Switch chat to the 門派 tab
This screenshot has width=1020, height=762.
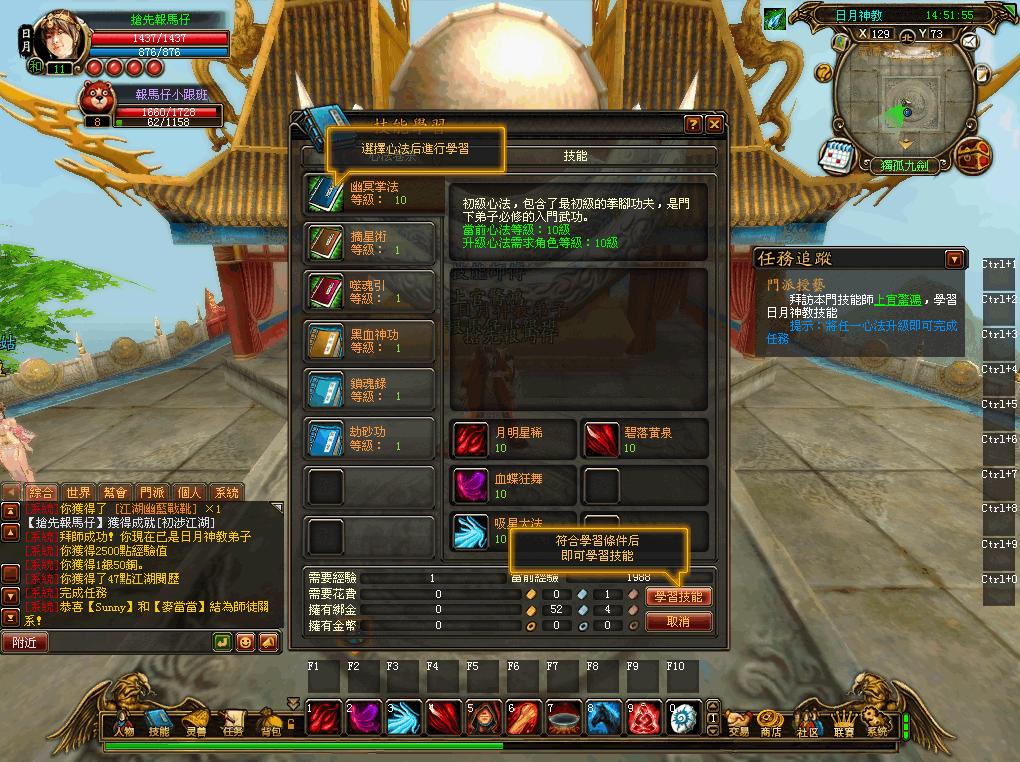click(152, 492)
